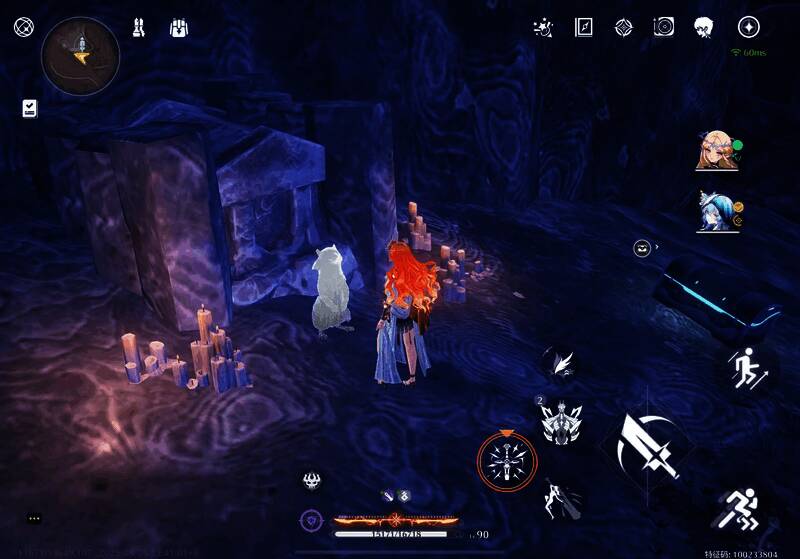
Task: Activate the orange-ringed sword burst skill
Action: pos(506,461)
